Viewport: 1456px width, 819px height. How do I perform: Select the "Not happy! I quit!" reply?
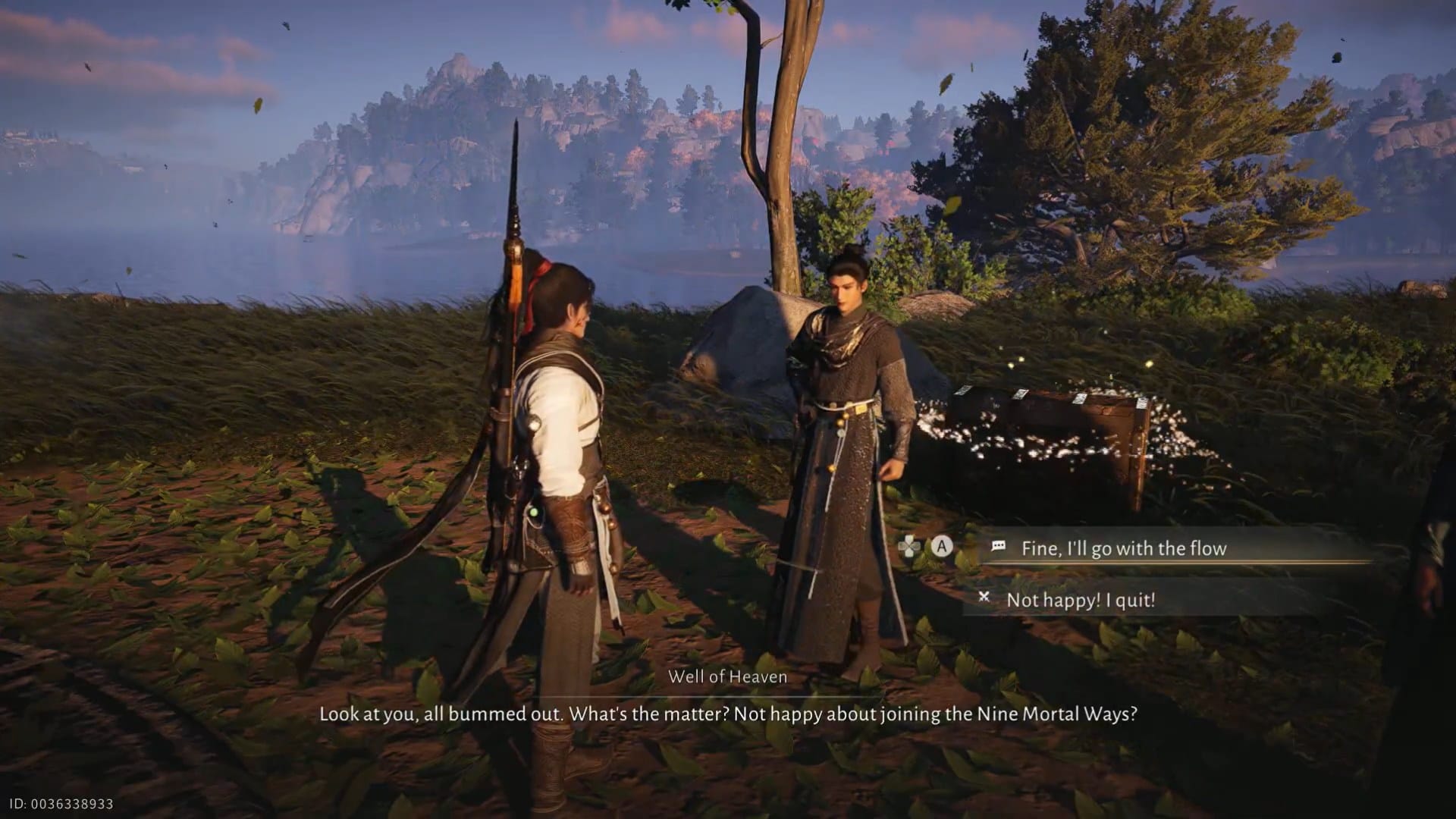pyautogui.click(x=1080, y=600)
